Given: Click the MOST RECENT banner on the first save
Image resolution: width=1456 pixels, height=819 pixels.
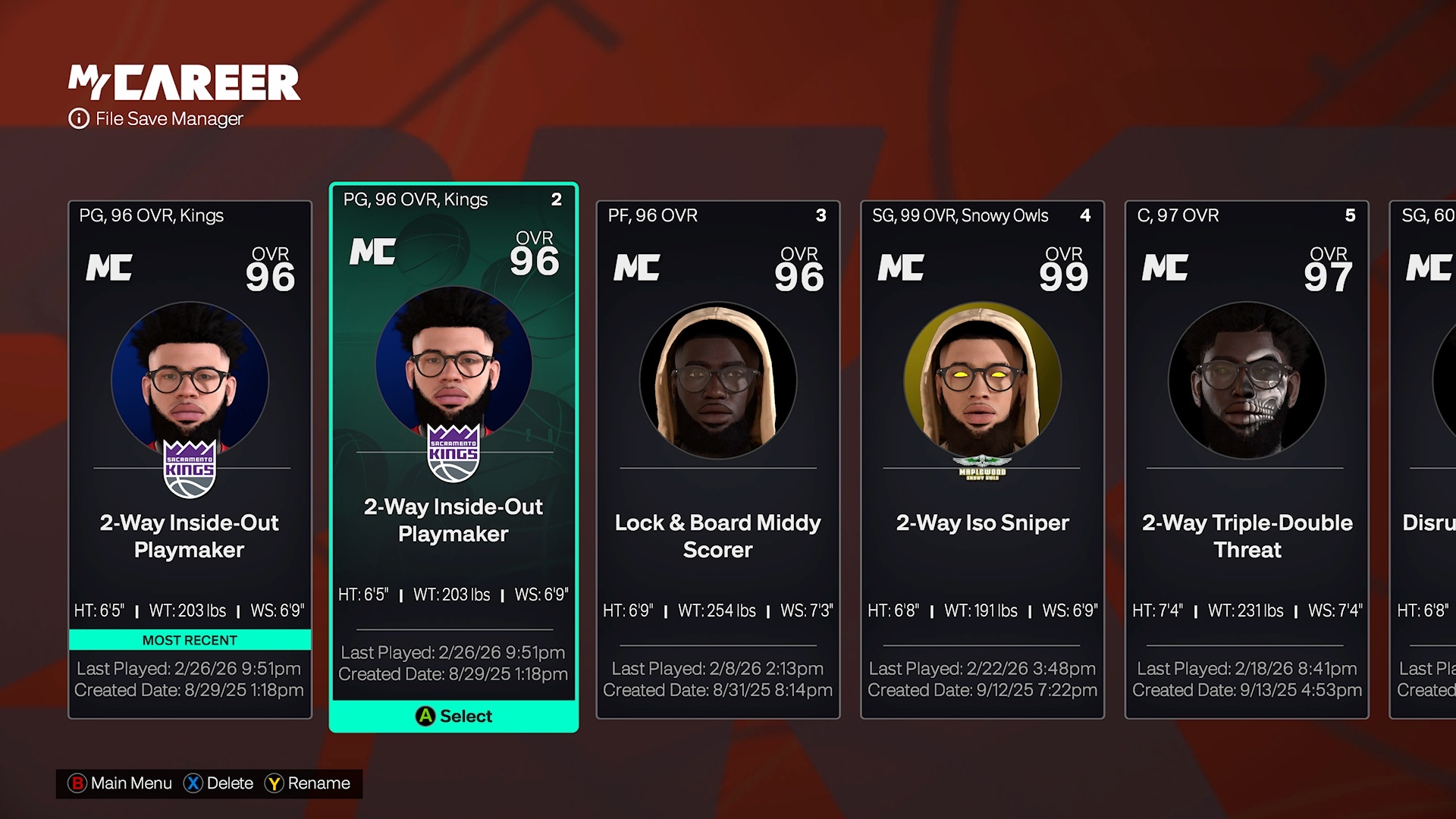Looking at the screenshot, I should [190, 639].
